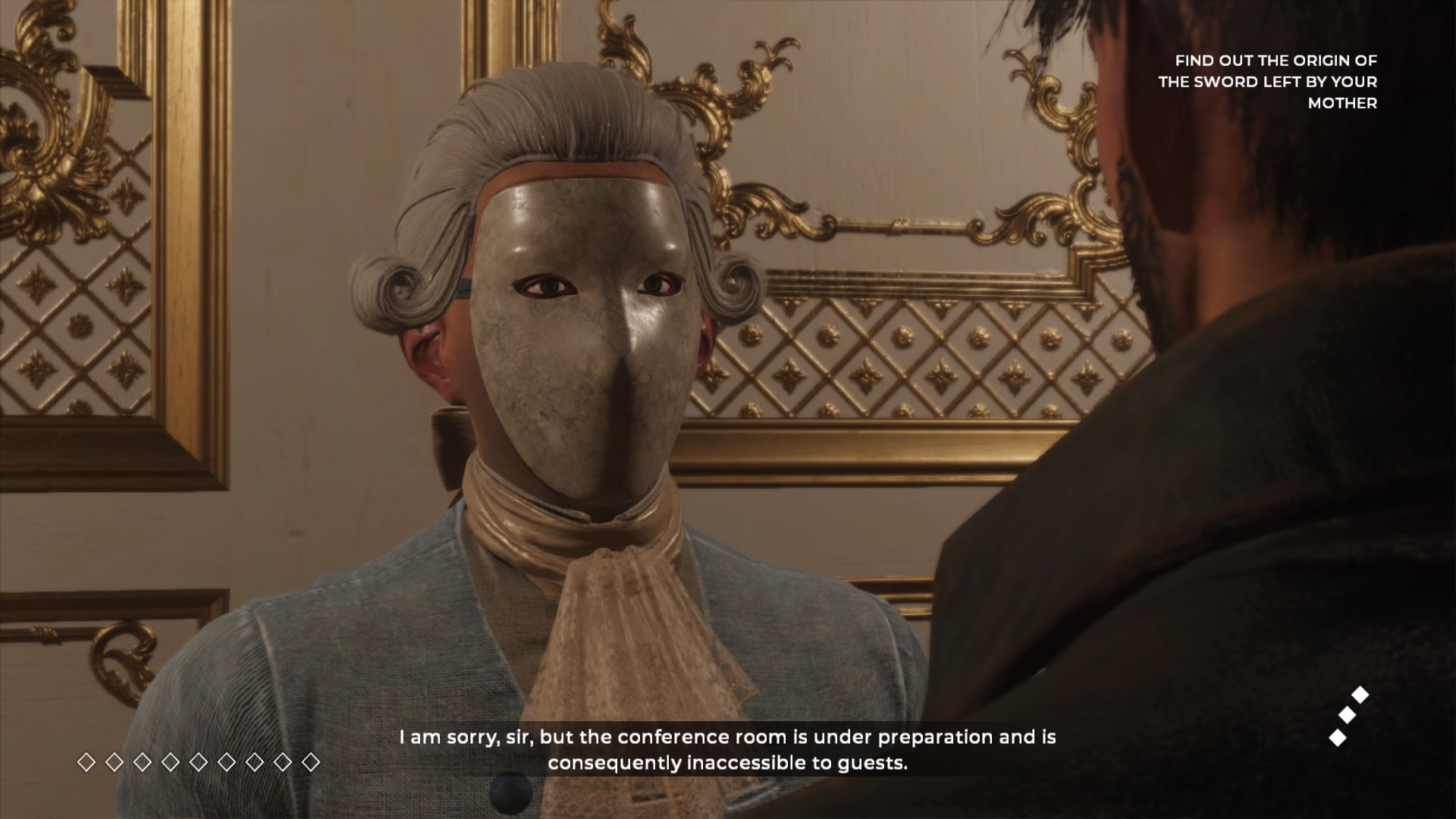1456x819 pixels.
Task: Click the diamond continue-dialogue indicator
Action: (1347, 714)
